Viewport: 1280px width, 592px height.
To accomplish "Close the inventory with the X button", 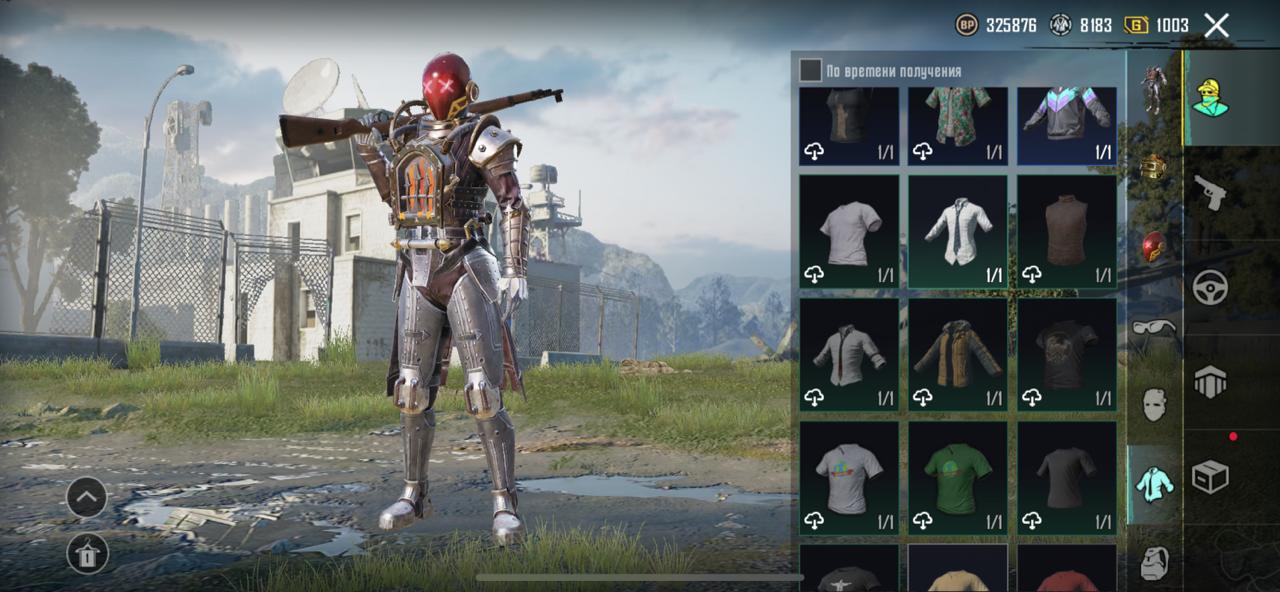I will 1216,26.
